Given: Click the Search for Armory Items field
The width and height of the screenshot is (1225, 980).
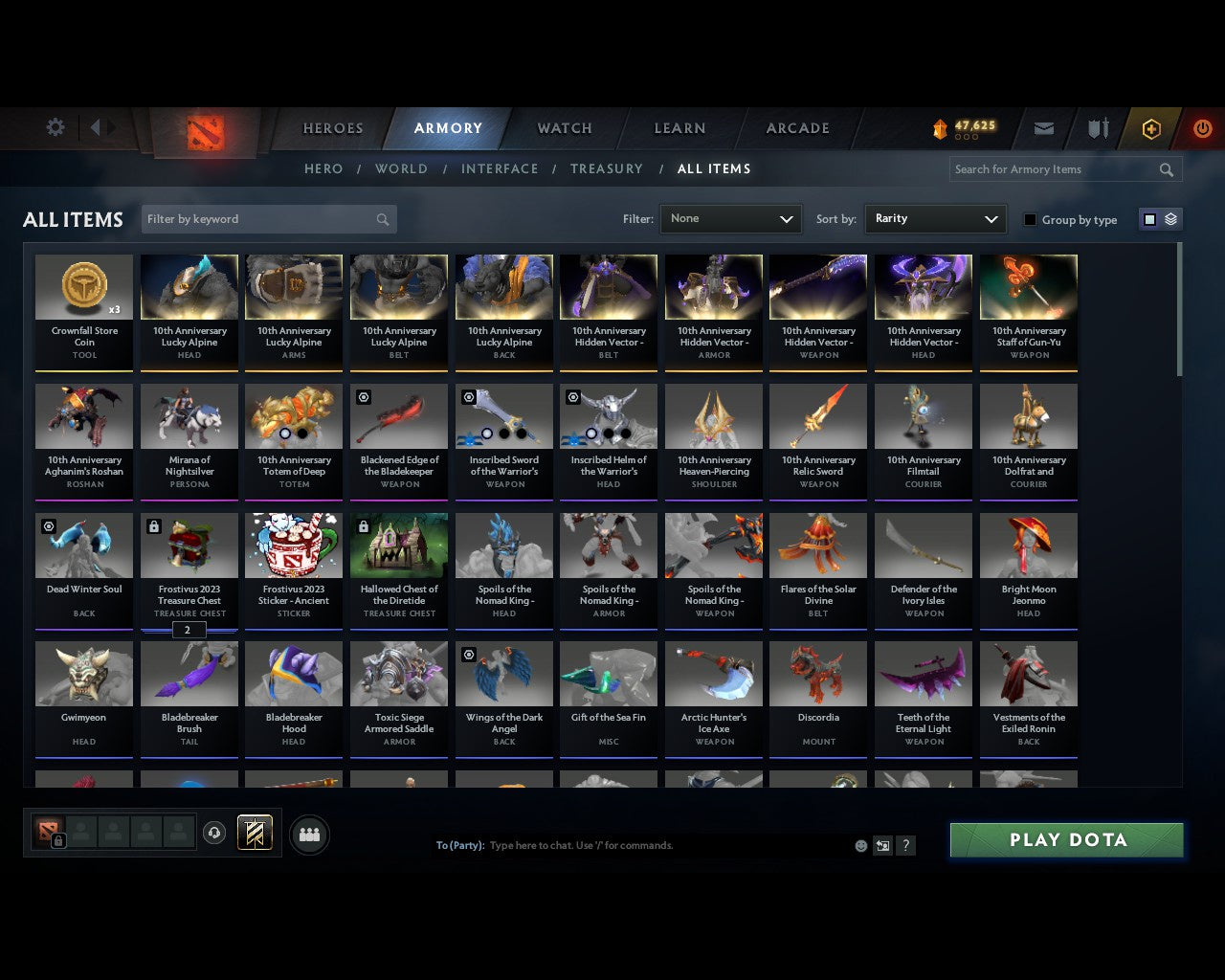Looking at the screenshot, I should tap(1053, 169).
